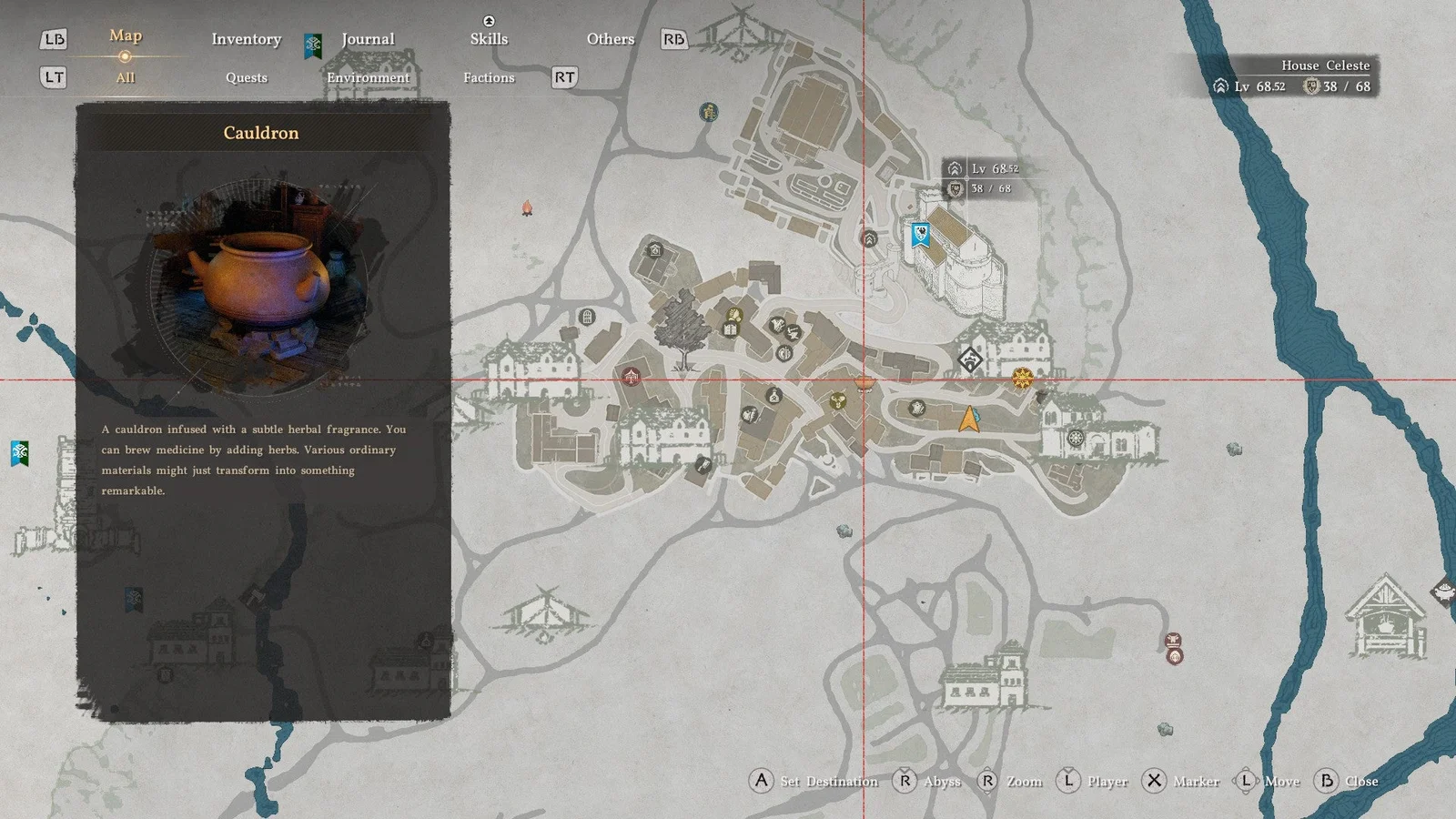The height and width of the screenshot is (819, 1456).
Task: Switch map filter to Factions
Action: [x=489, y=77]
